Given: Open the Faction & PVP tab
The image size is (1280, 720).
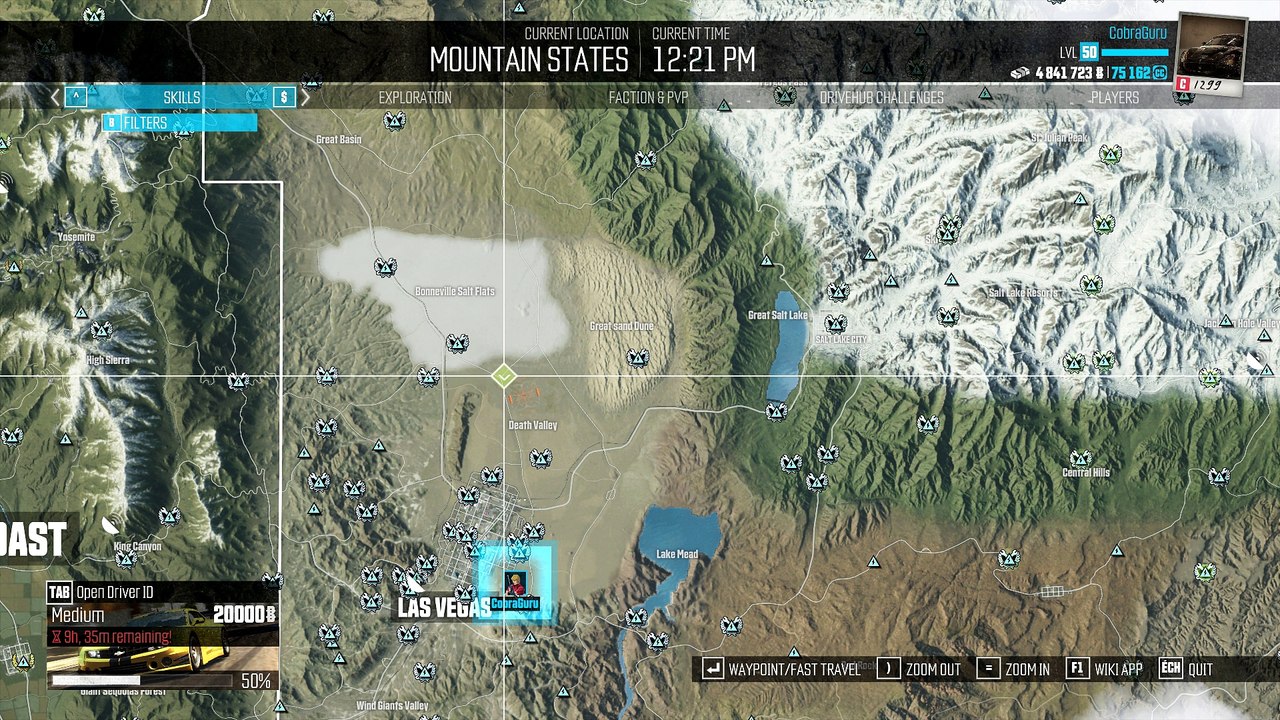Looking at the screenshot, I should (x=648, y=97).
